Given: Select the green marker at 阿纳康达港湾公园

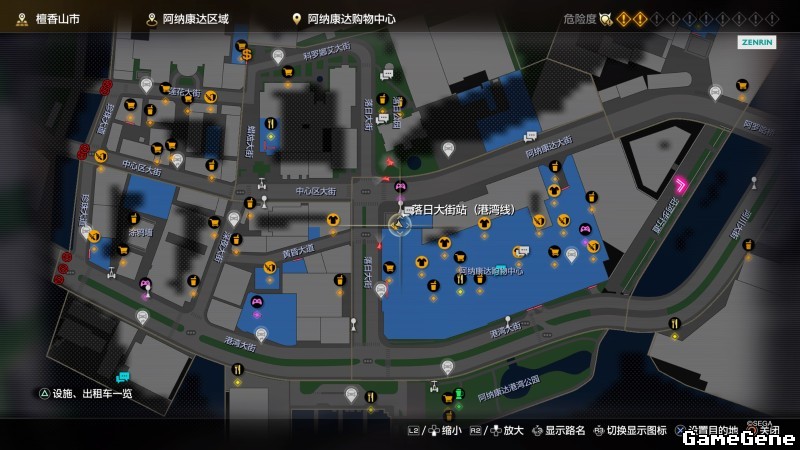Looking at the screenshot, I should pos(459,392).
